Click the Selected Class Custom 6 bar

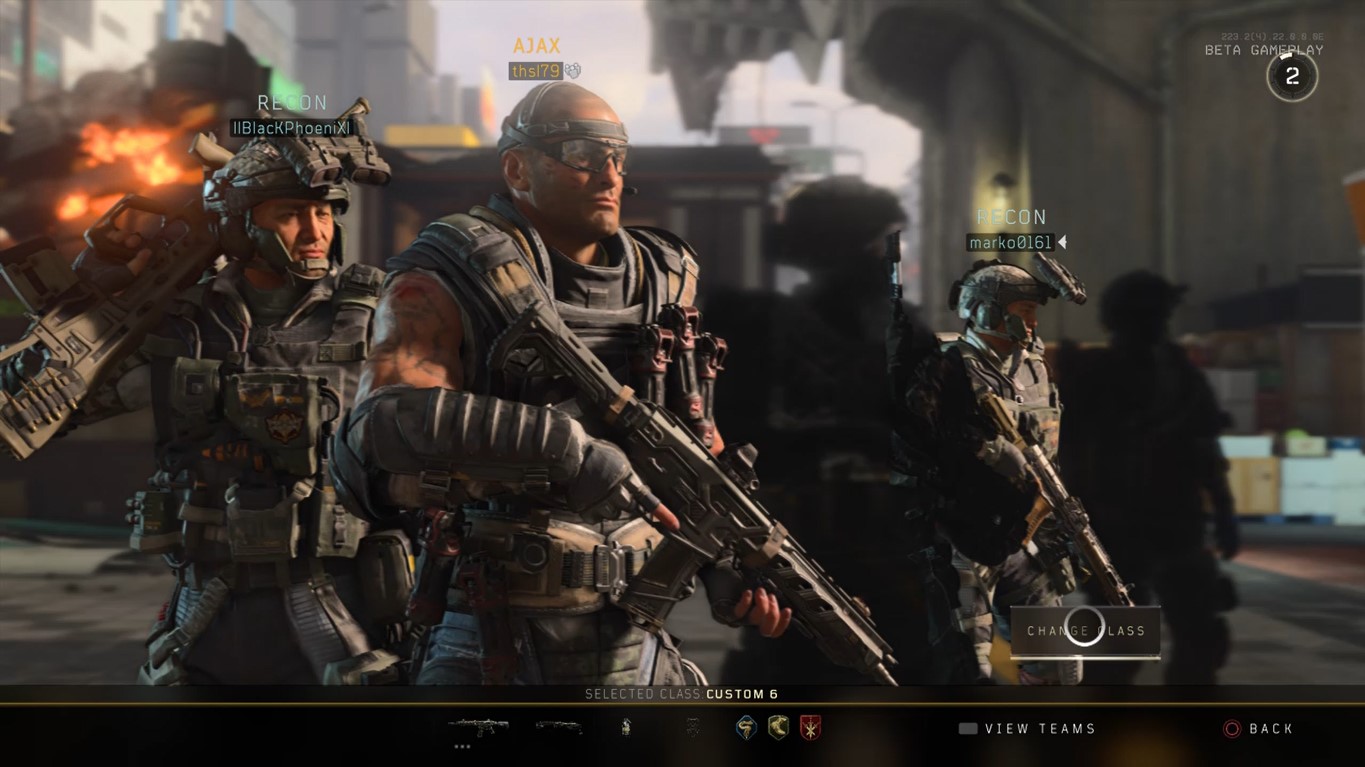pyautogui.click(x=682, y=693)
